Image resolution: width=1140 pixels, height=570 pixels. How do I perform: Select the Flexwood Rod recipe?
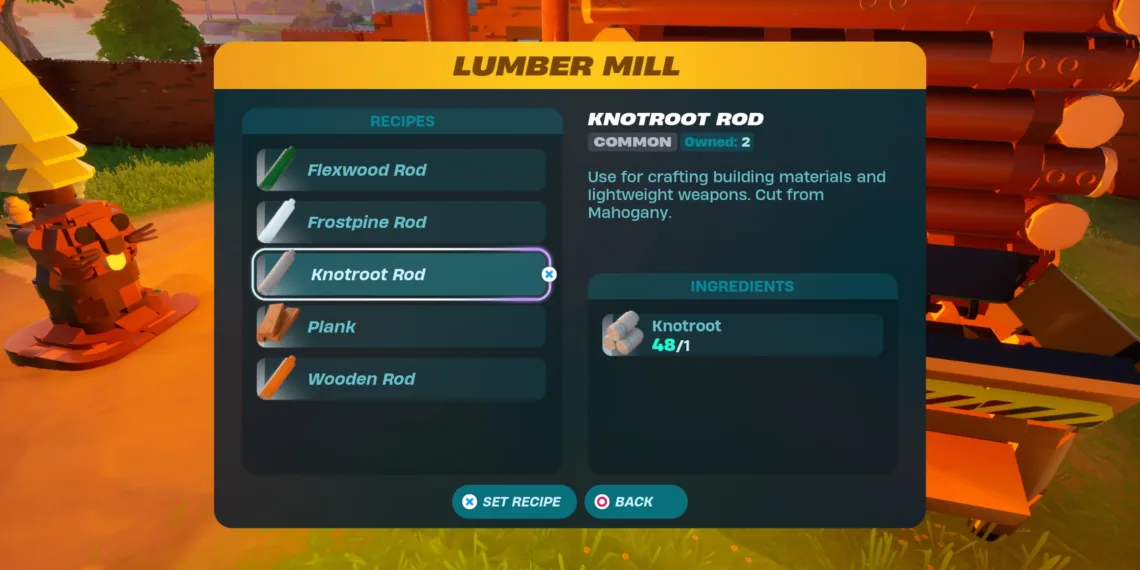[x=401, y=170]
